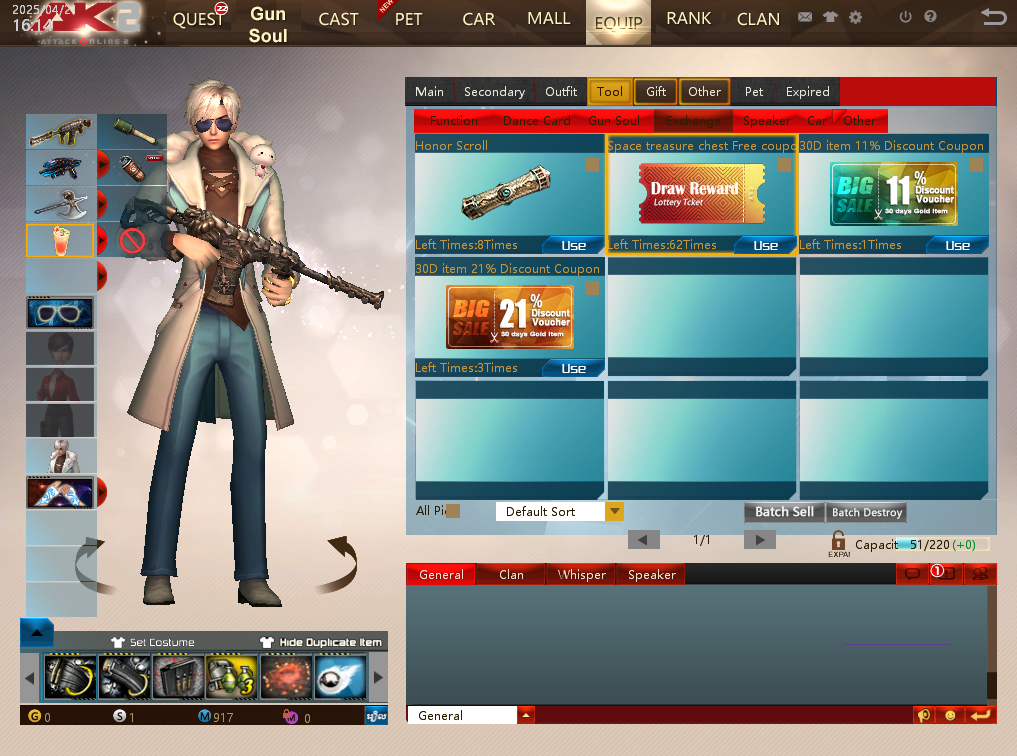Open the QUEST menu
Viewport: 1017px width, 756px height.
coord(199,20)
